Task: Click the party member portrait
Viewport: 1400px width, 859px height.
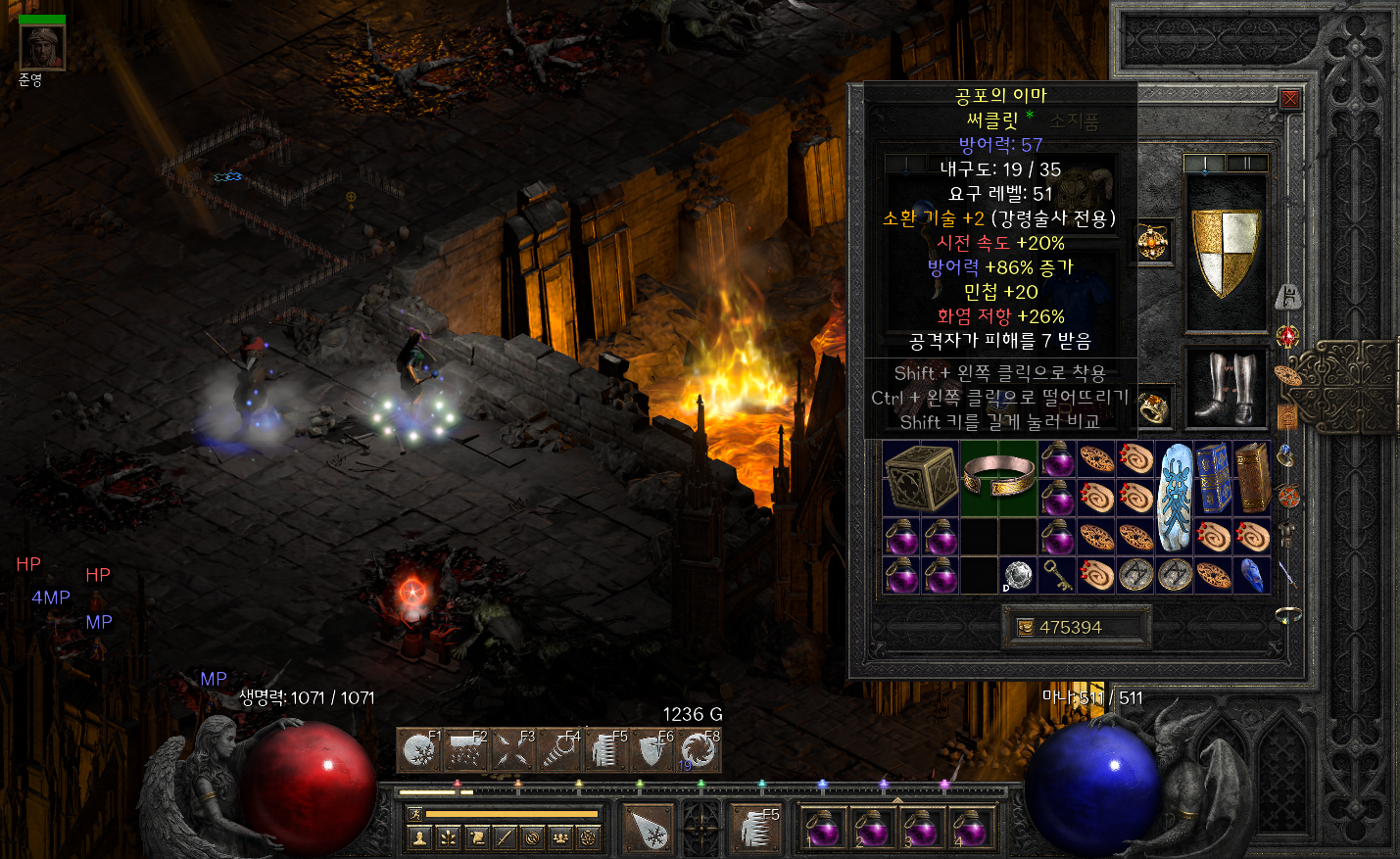Action: coord(42,46)
